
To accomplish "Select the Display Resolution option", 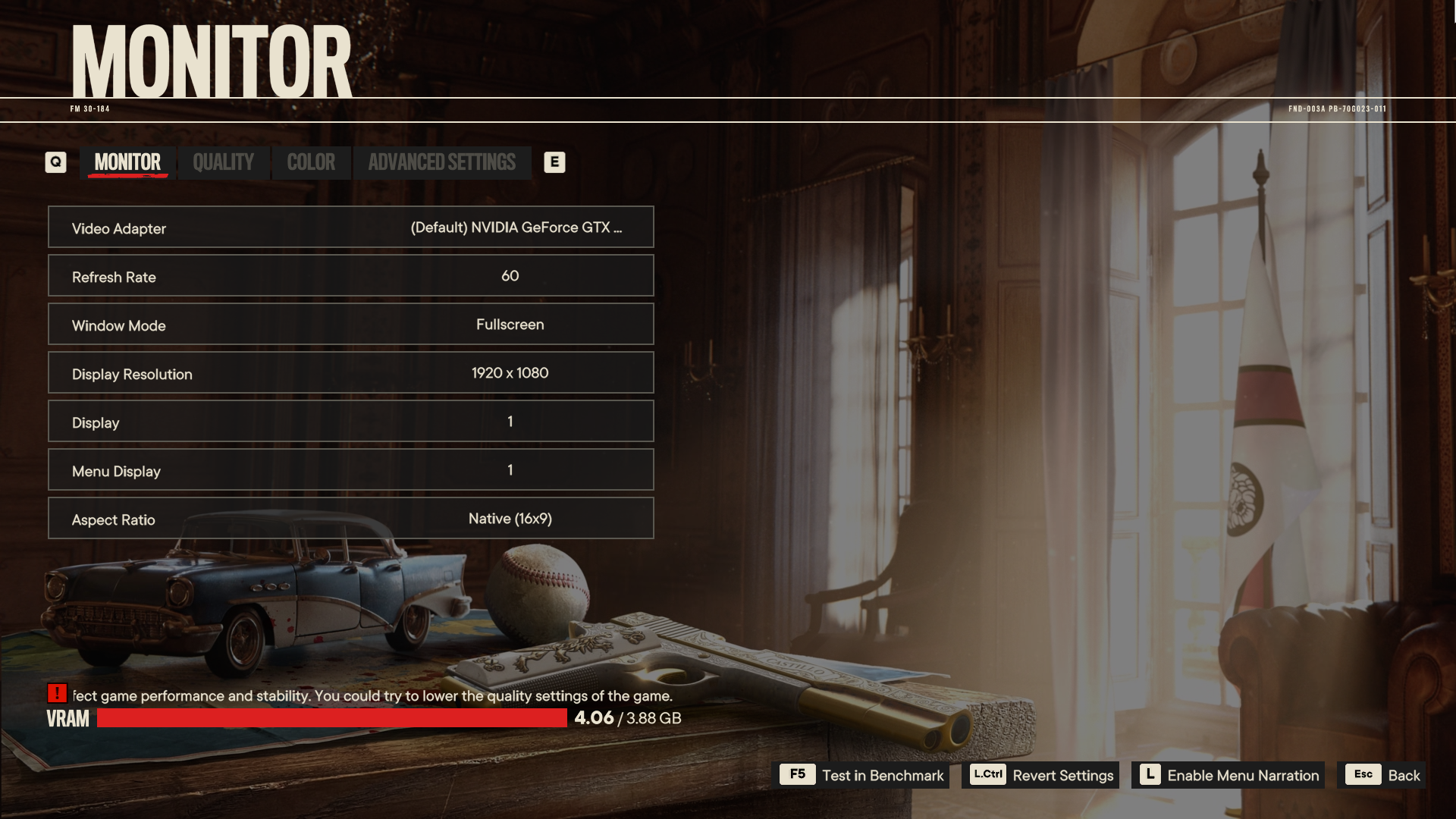I will pyautogui.click(x=351, y=373).
